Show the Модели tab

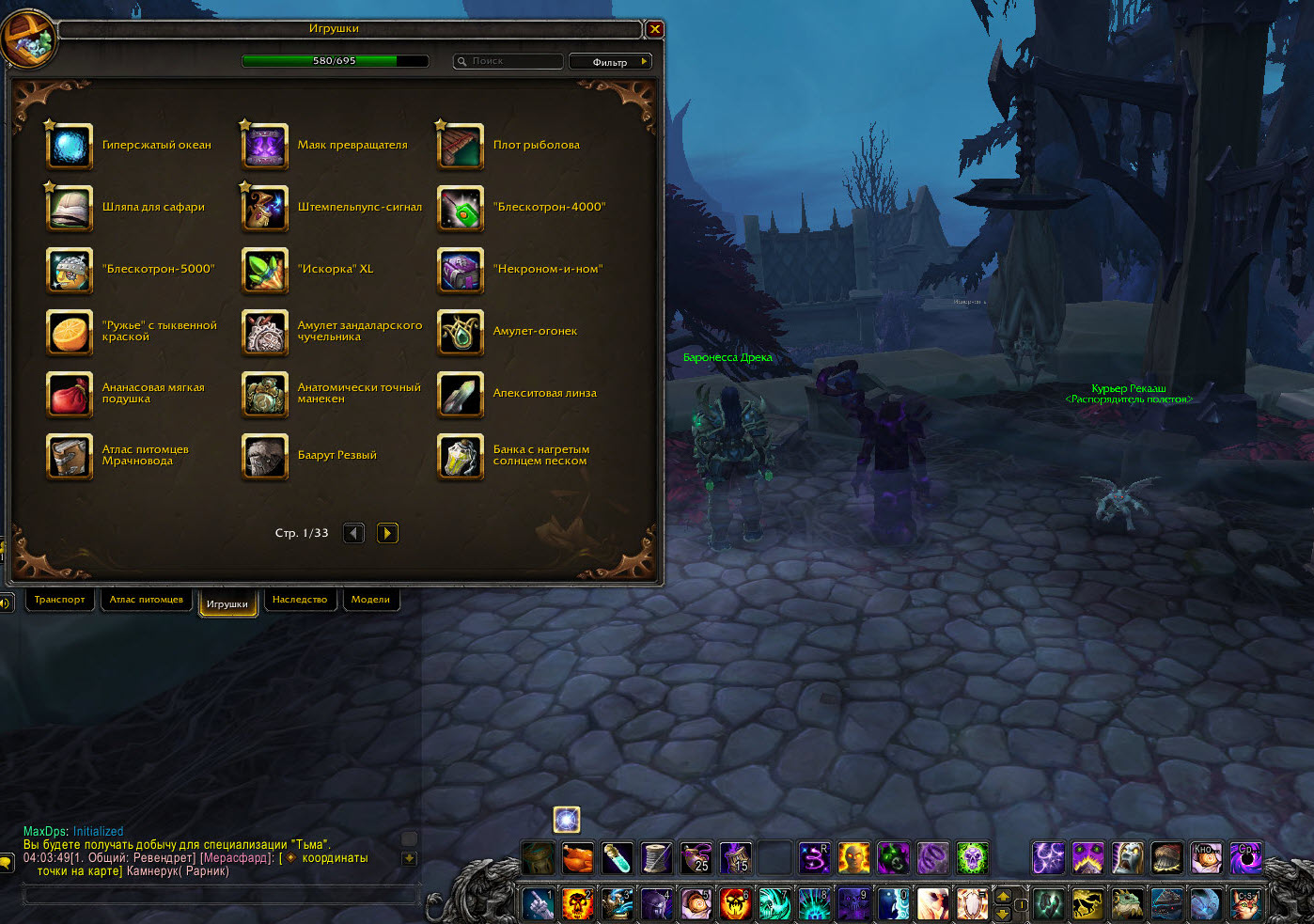pyautogui.click(x=370, y=600)
